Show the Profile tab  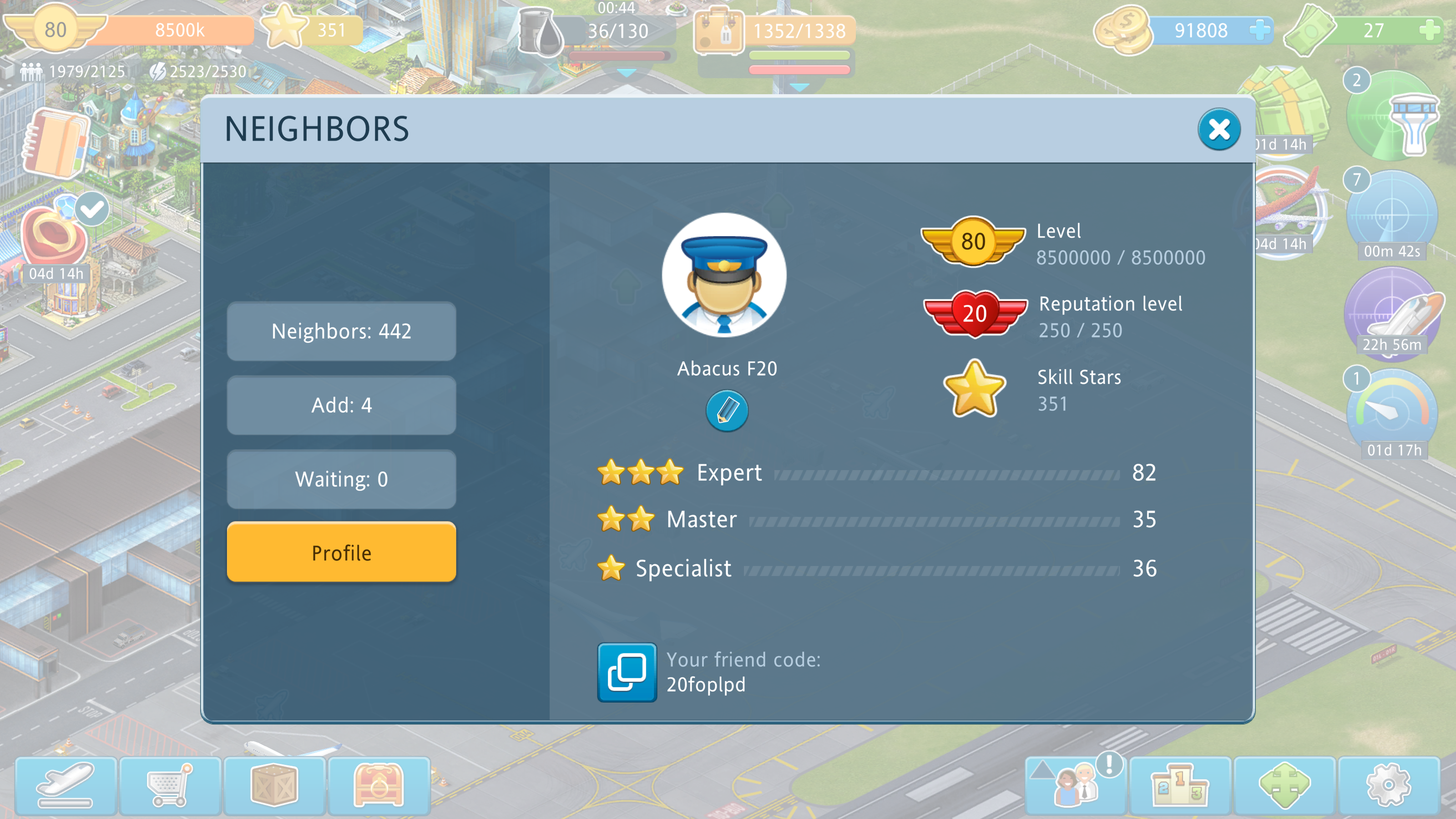341,552
